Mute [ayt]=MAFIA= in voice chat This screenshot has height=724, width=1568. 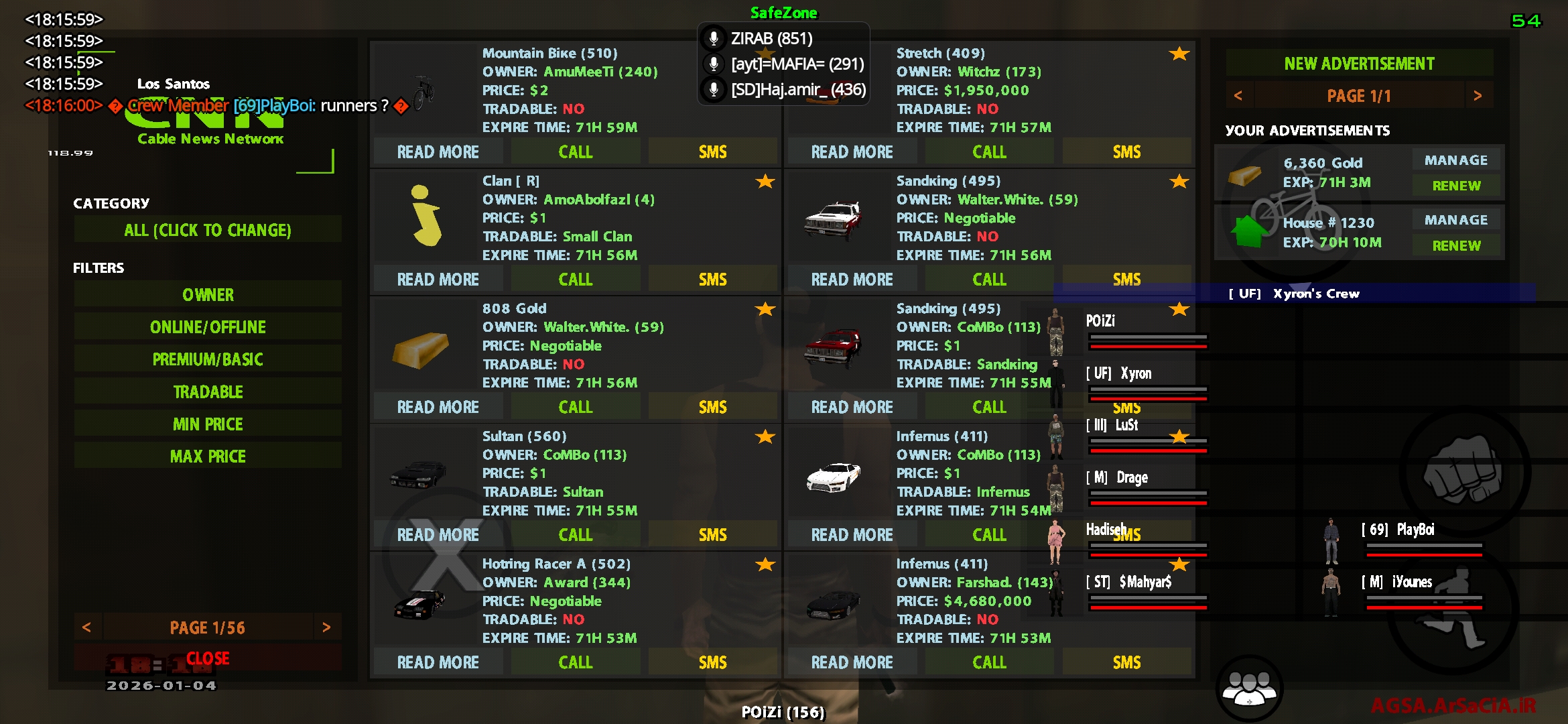712,64
